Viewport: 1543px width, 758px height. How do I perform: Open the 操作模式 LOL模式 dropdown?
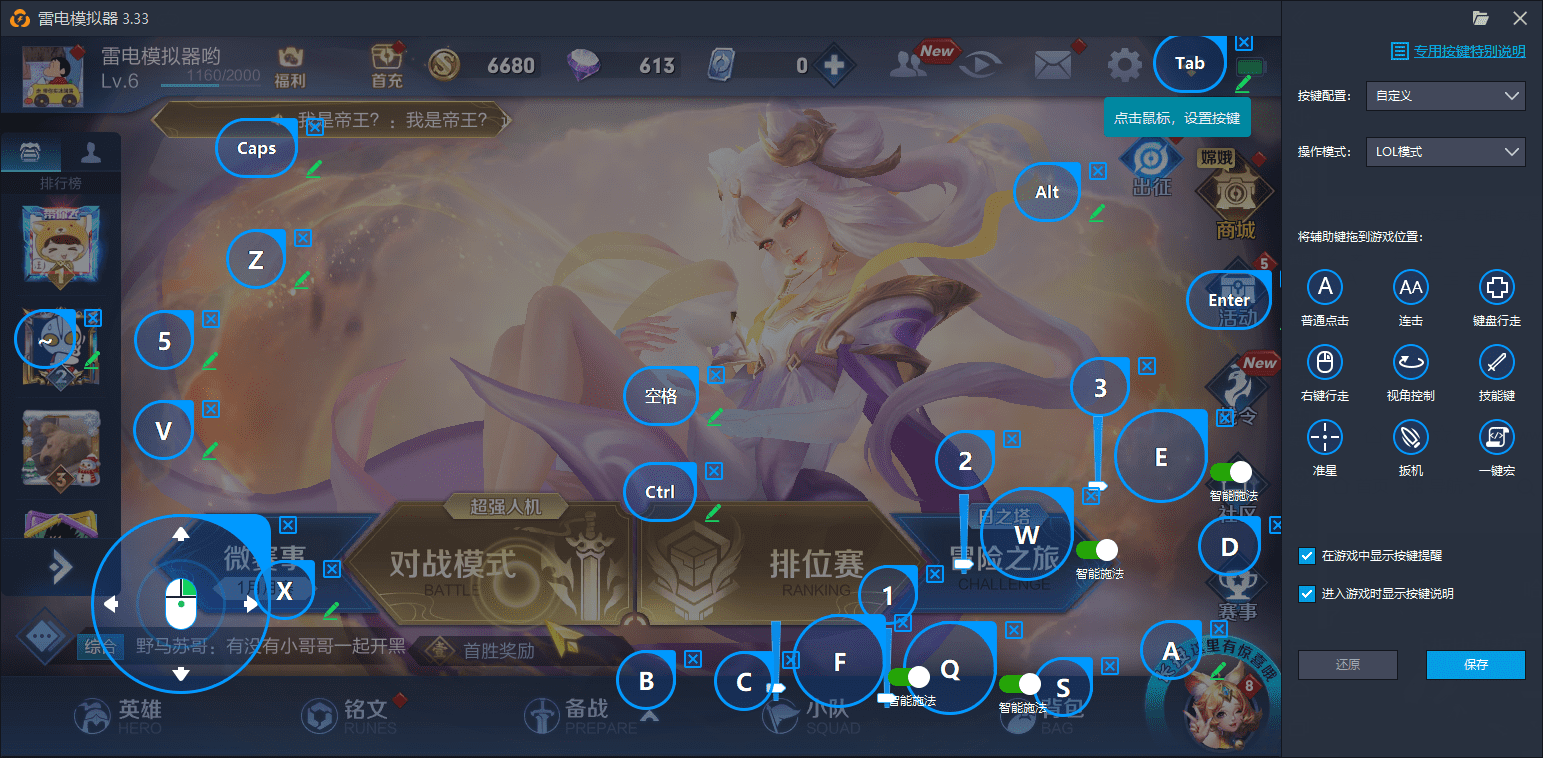[x=1444, y=151]
